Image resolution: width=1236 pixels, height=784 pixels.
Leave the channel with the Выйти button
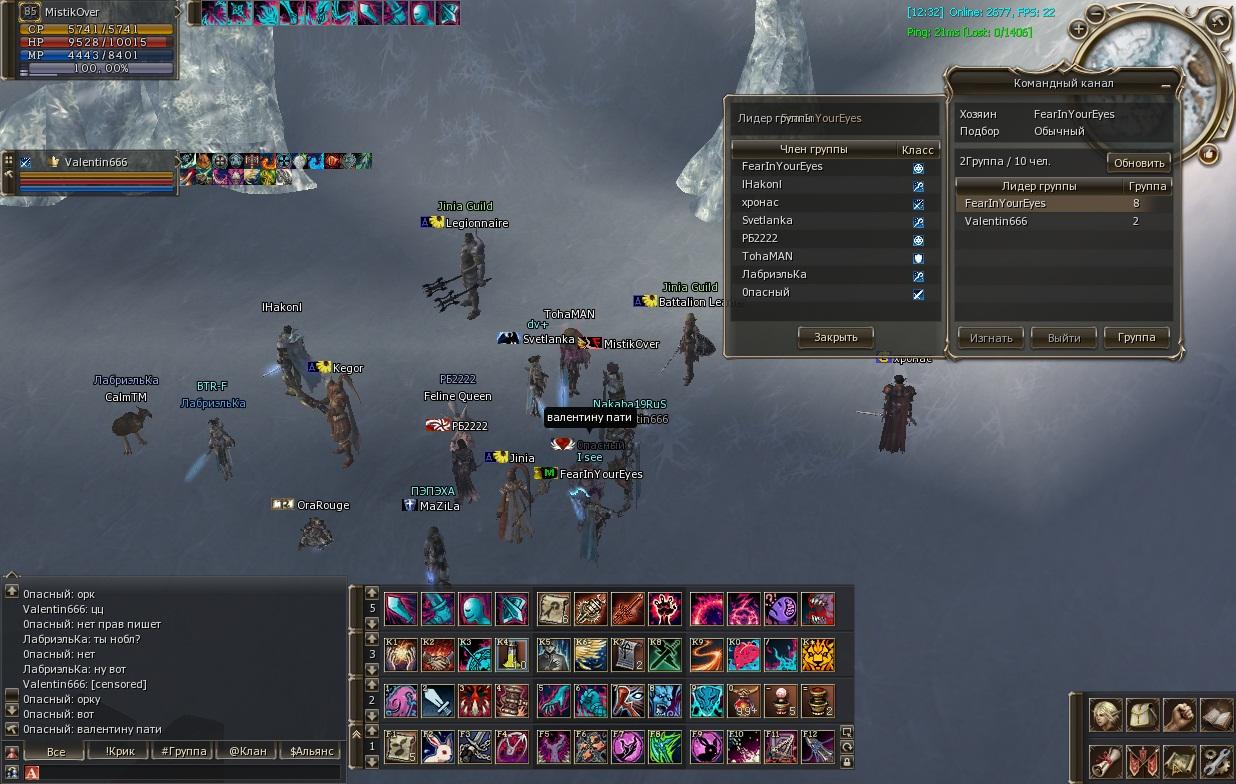[x=1063, y=338]
